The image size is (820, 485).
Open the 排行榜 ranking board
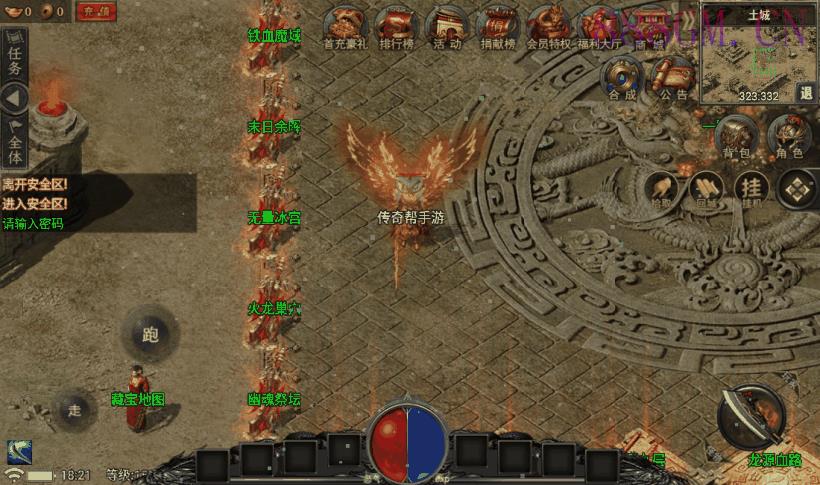[398, 25]
